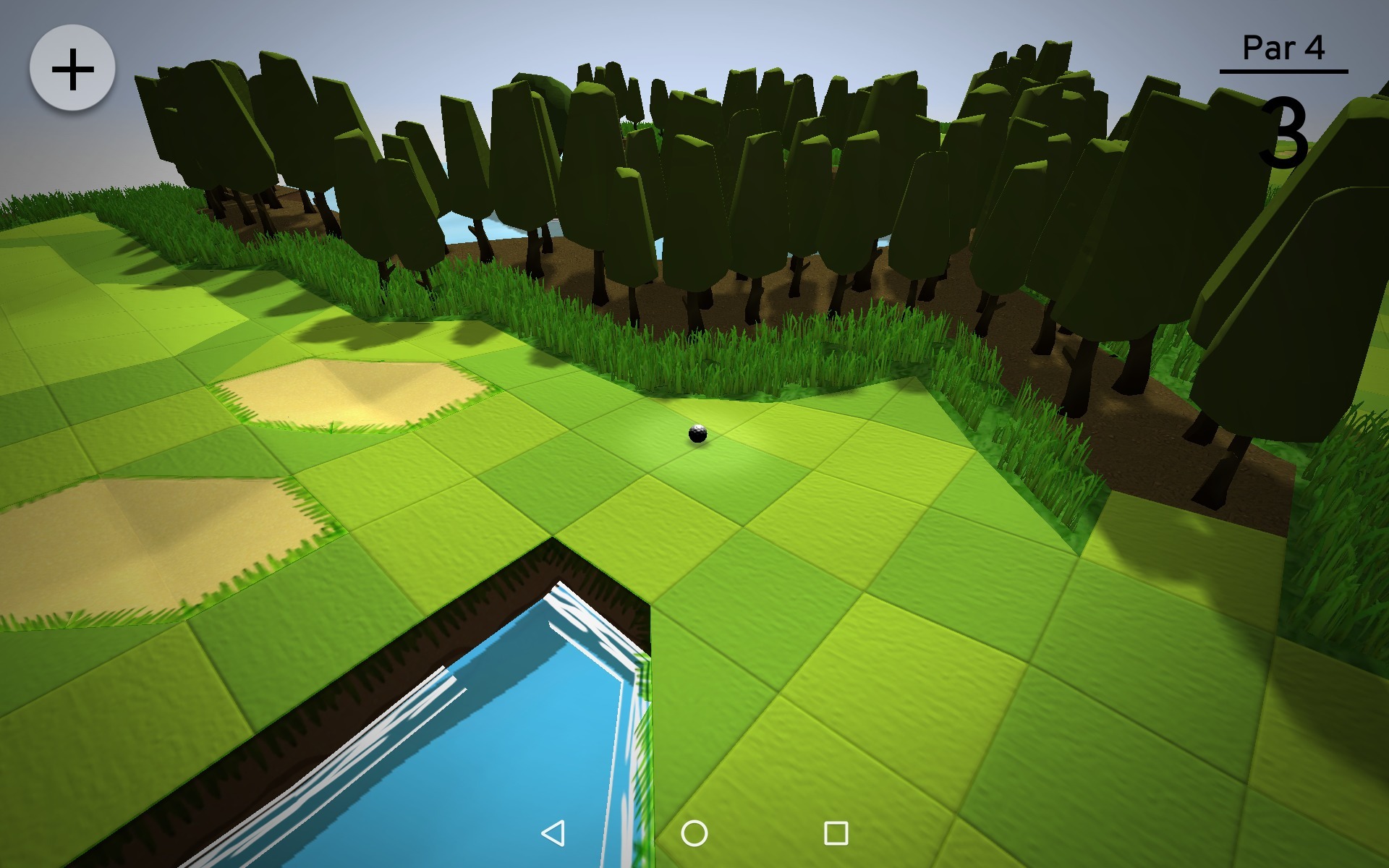Image resolution: width=1389 pixels, height=868 pixels.
Task: Open recent apps with the square button
Action: click(836, 833)
